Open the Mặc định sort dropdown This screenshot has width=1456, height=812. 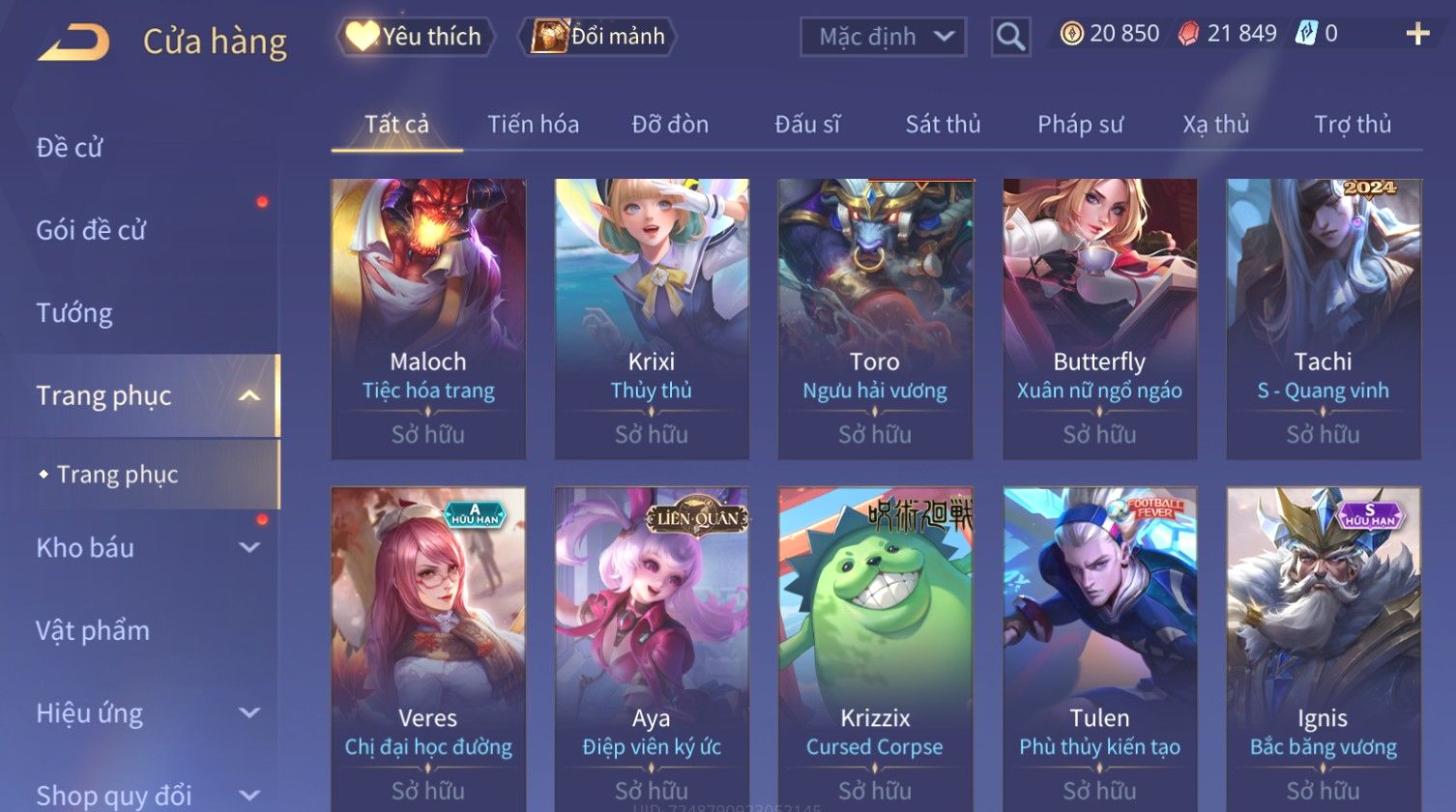883,37
